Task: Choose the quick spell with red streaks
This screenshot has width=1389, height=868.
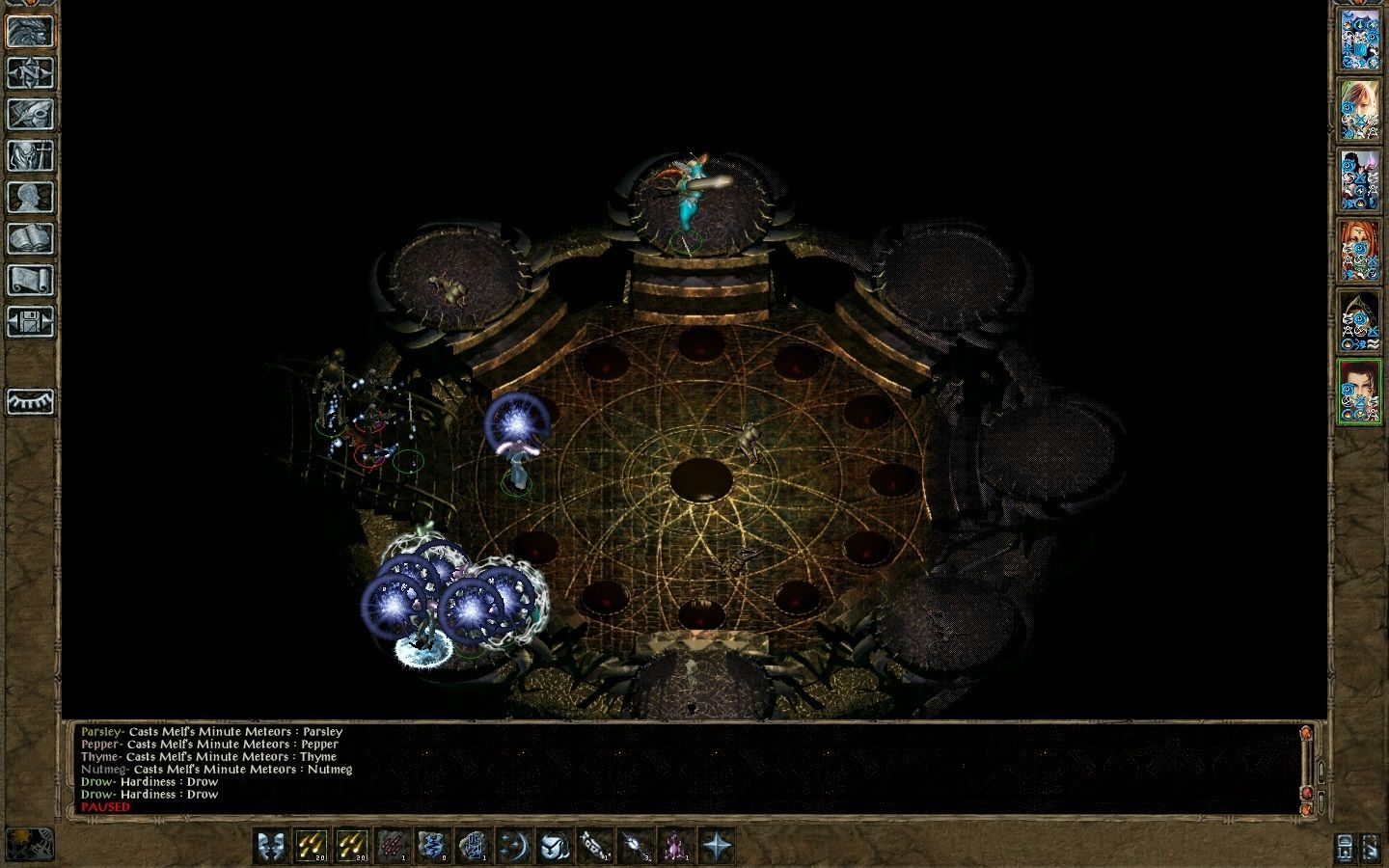Action: [x=391, y=846]
